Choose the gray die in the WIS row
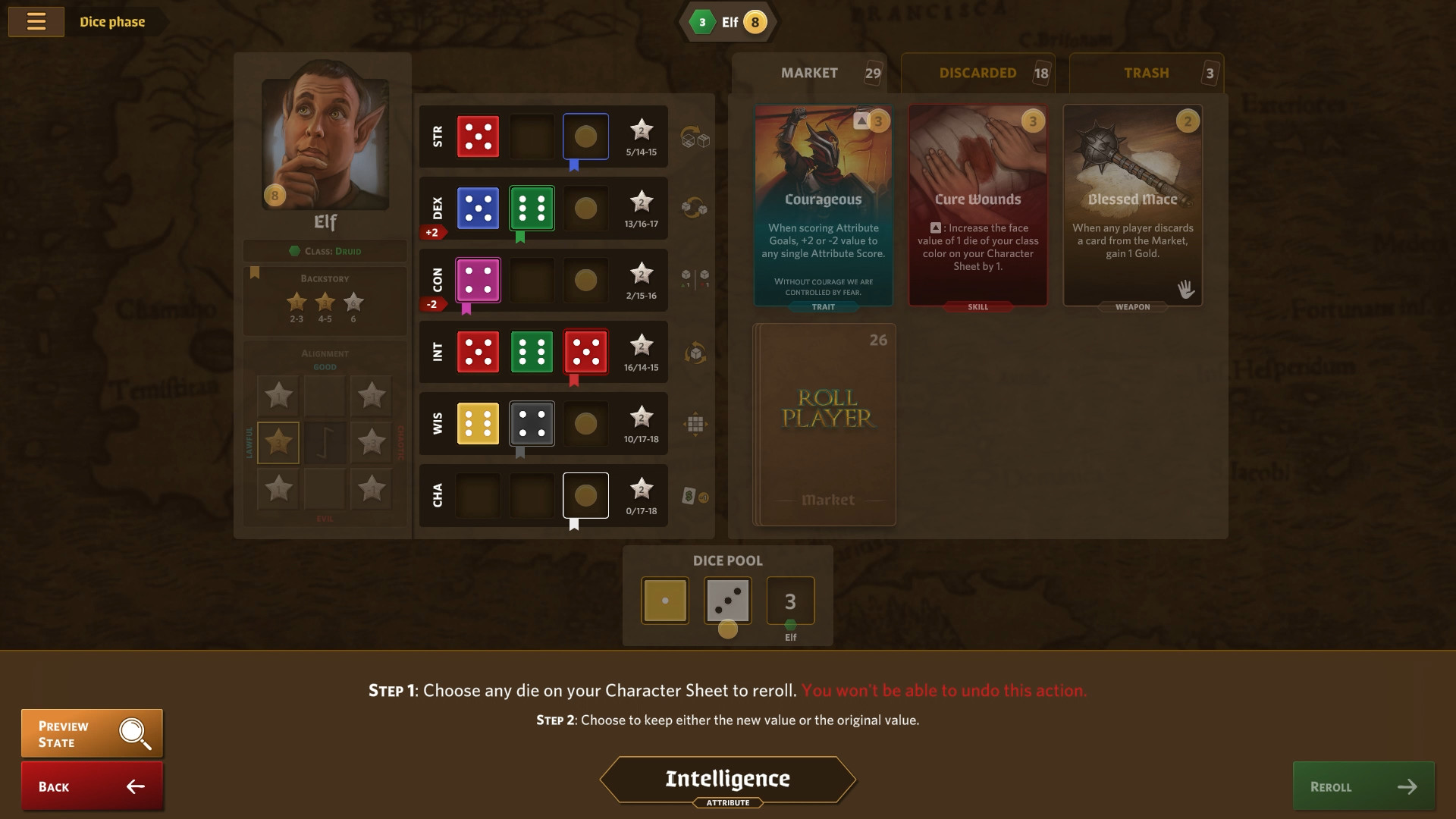The height and width of the screenshot is (819, 1456). tap(532, 423)
